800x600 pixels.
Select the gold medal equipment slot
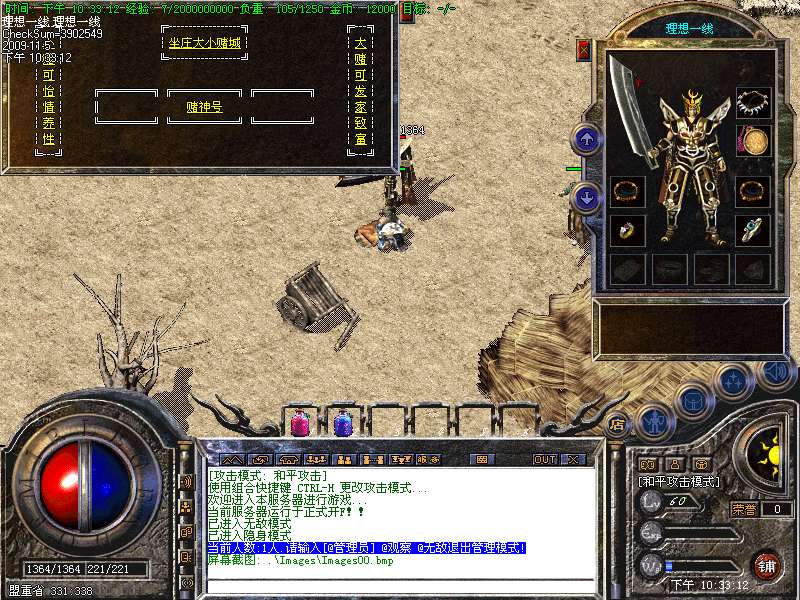coord(753,140)
